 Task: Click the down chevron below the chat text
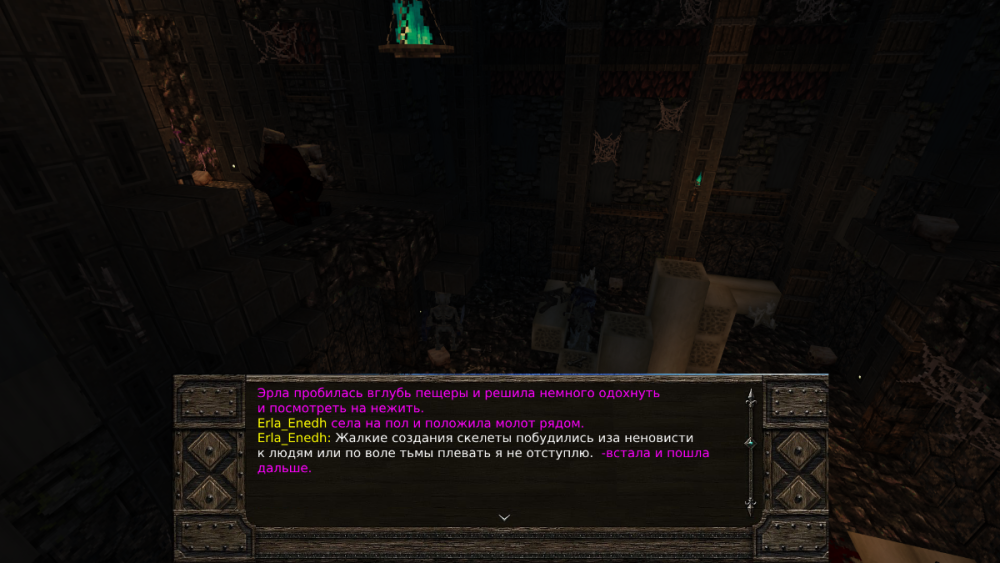coord(504,517)
